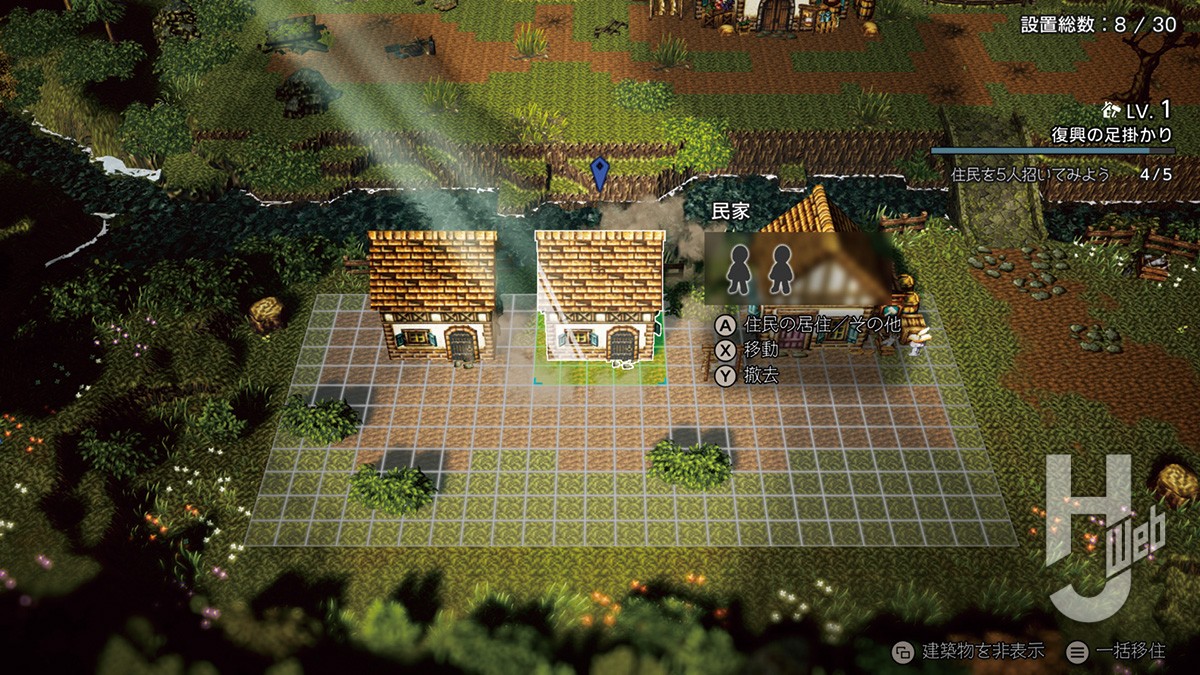
Task: Choose the 住民の居住/その他 option
Action: click(808, 325)
